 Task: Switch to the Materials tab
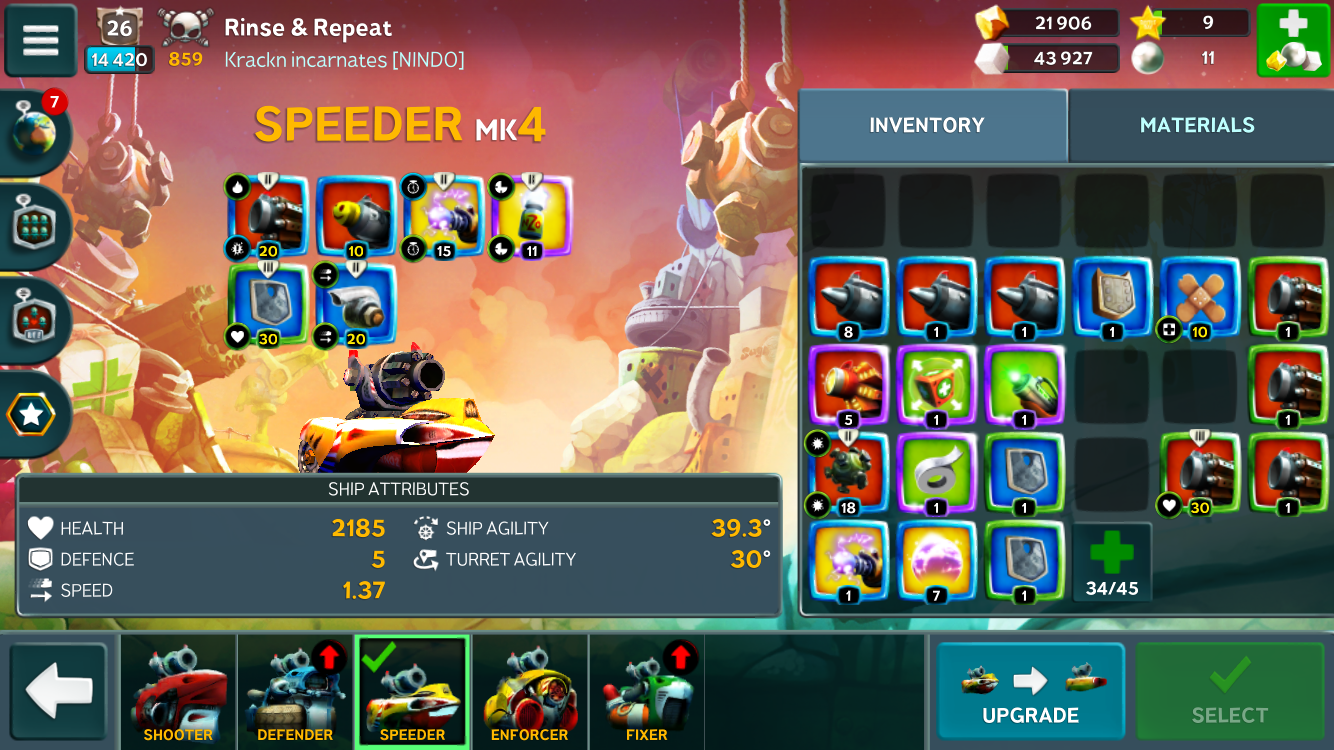pyautogui.click(x=1196, y=125)
